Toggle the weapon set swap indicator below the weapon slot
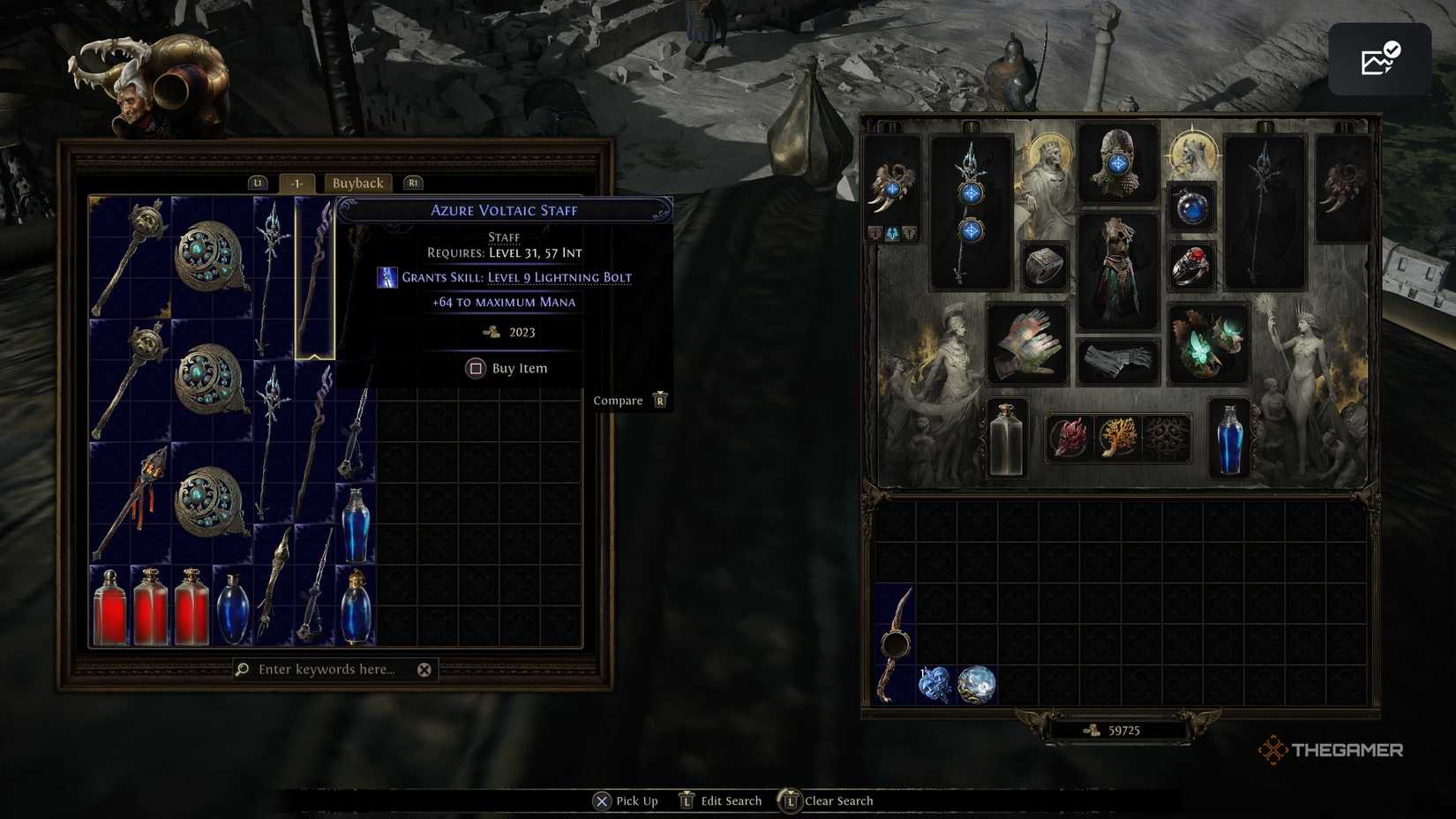1456x819 pixels. pyautogui.click(x=894, y=233)
